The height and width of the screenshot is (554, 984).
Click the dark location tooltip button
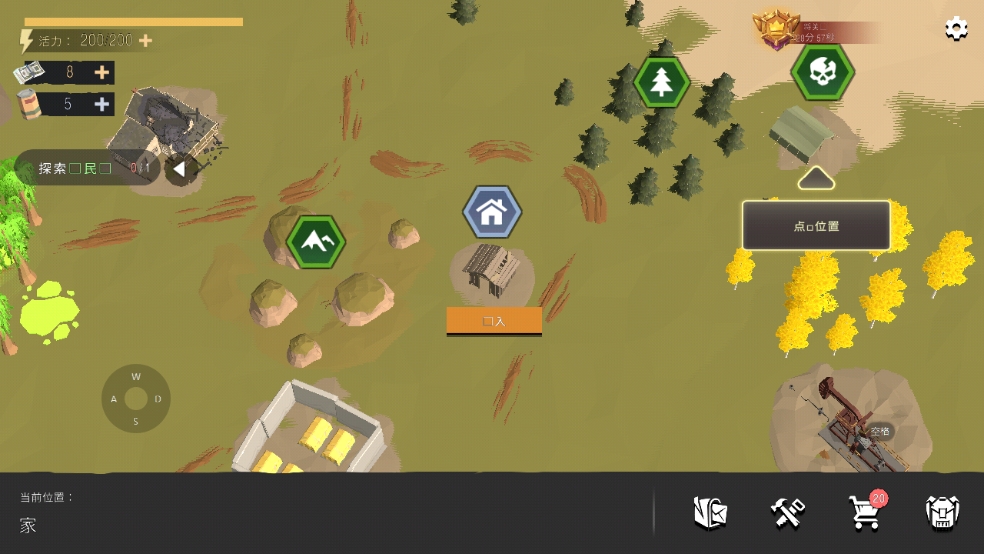click(x=816, y=226)
